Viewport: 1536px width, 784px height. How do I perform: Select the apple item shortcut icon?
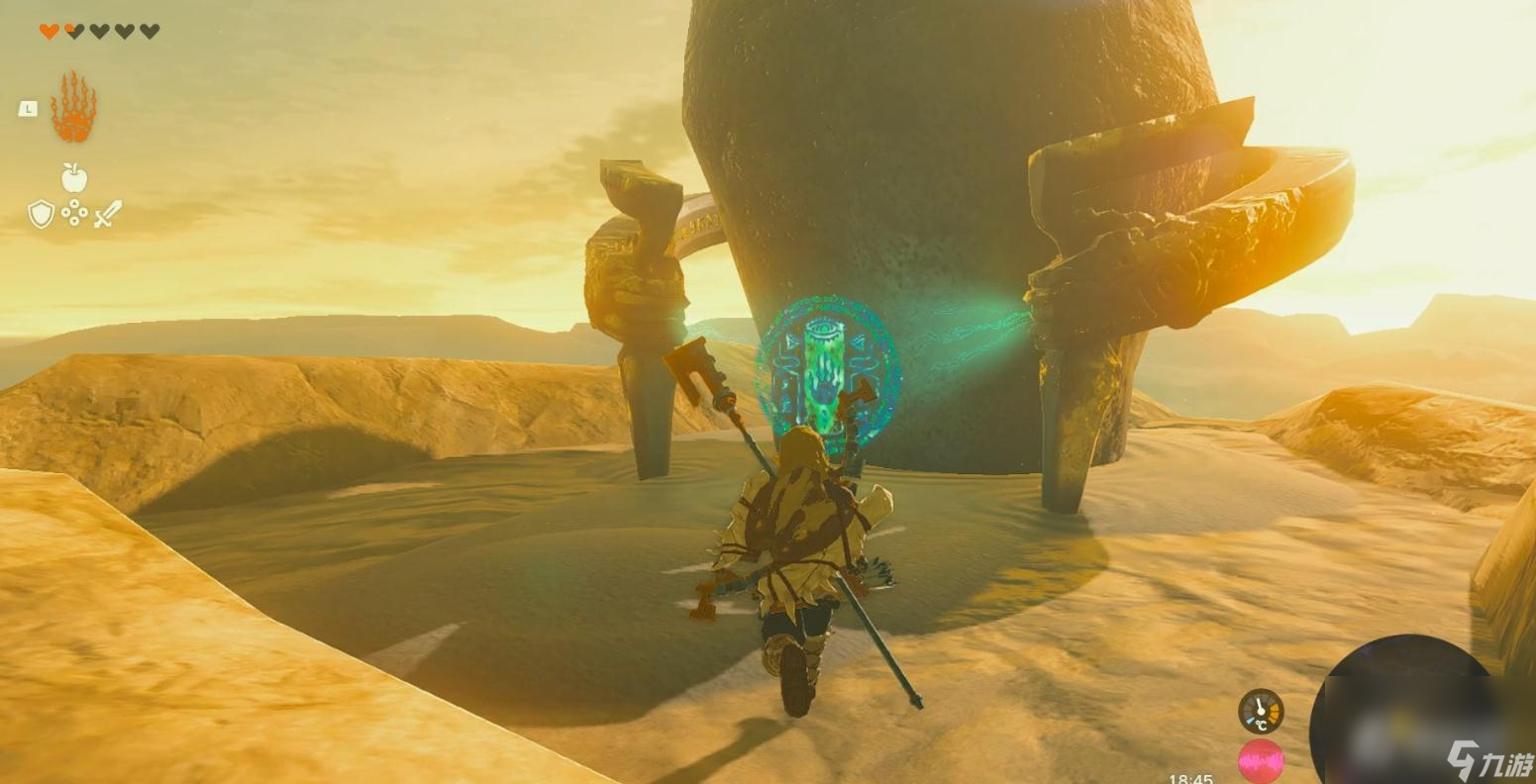click(74, 178)
